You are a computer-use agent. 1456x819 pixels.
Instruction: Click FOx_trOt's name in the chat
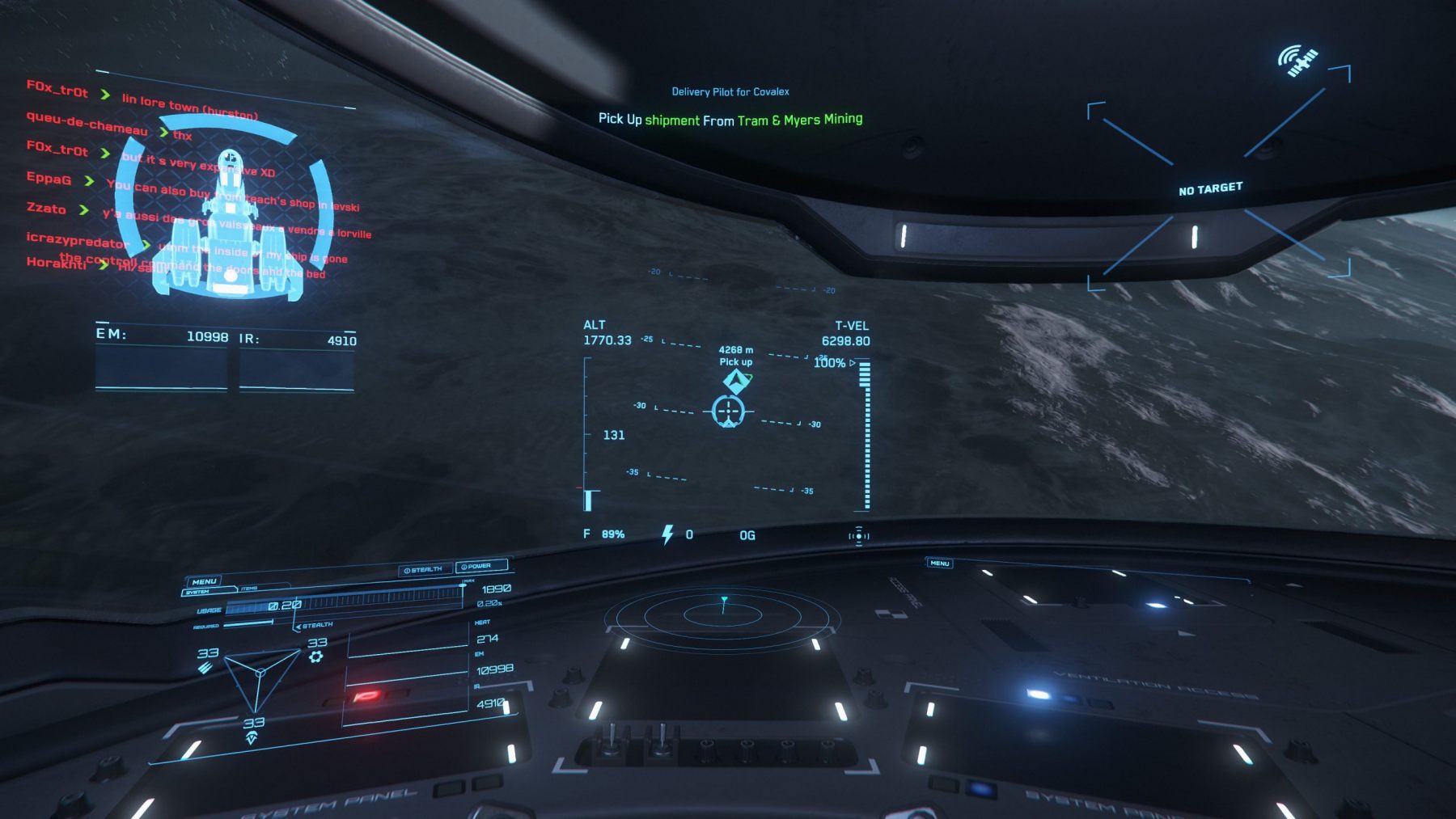pyautogui.click(x=57, y=88)
